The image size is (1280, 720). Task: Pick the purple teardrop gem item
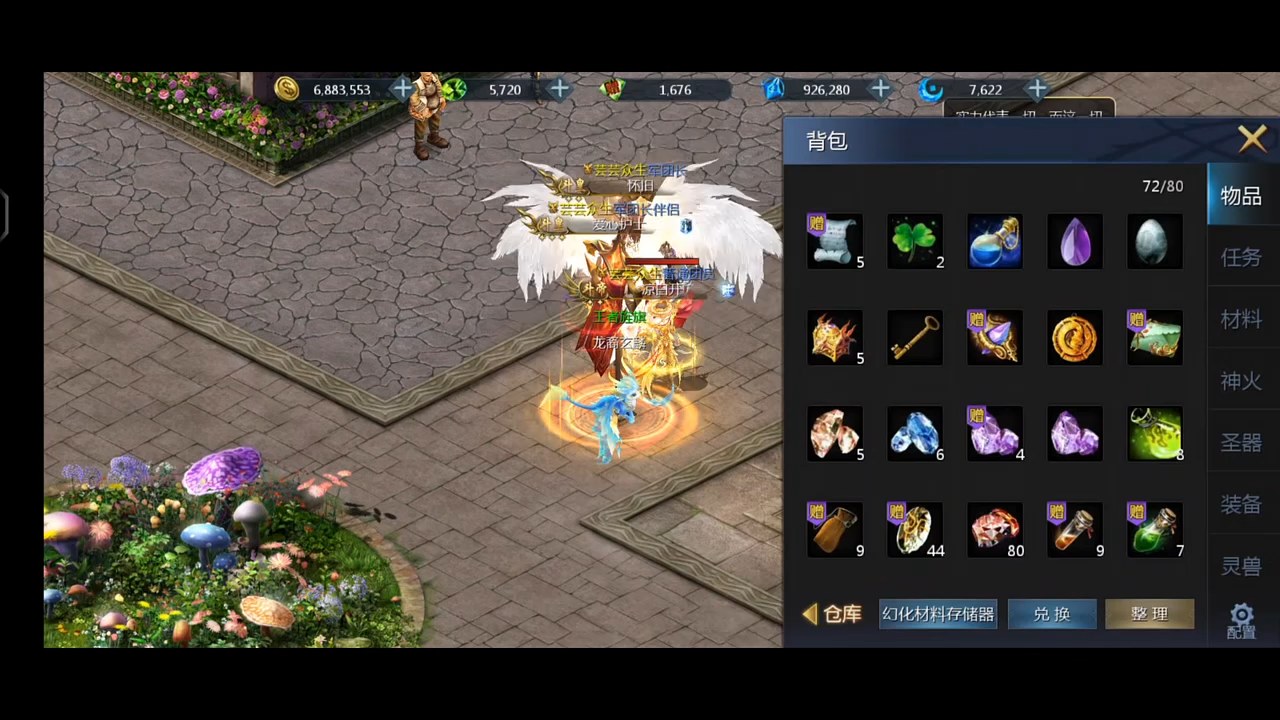(x=1074, y=241)
